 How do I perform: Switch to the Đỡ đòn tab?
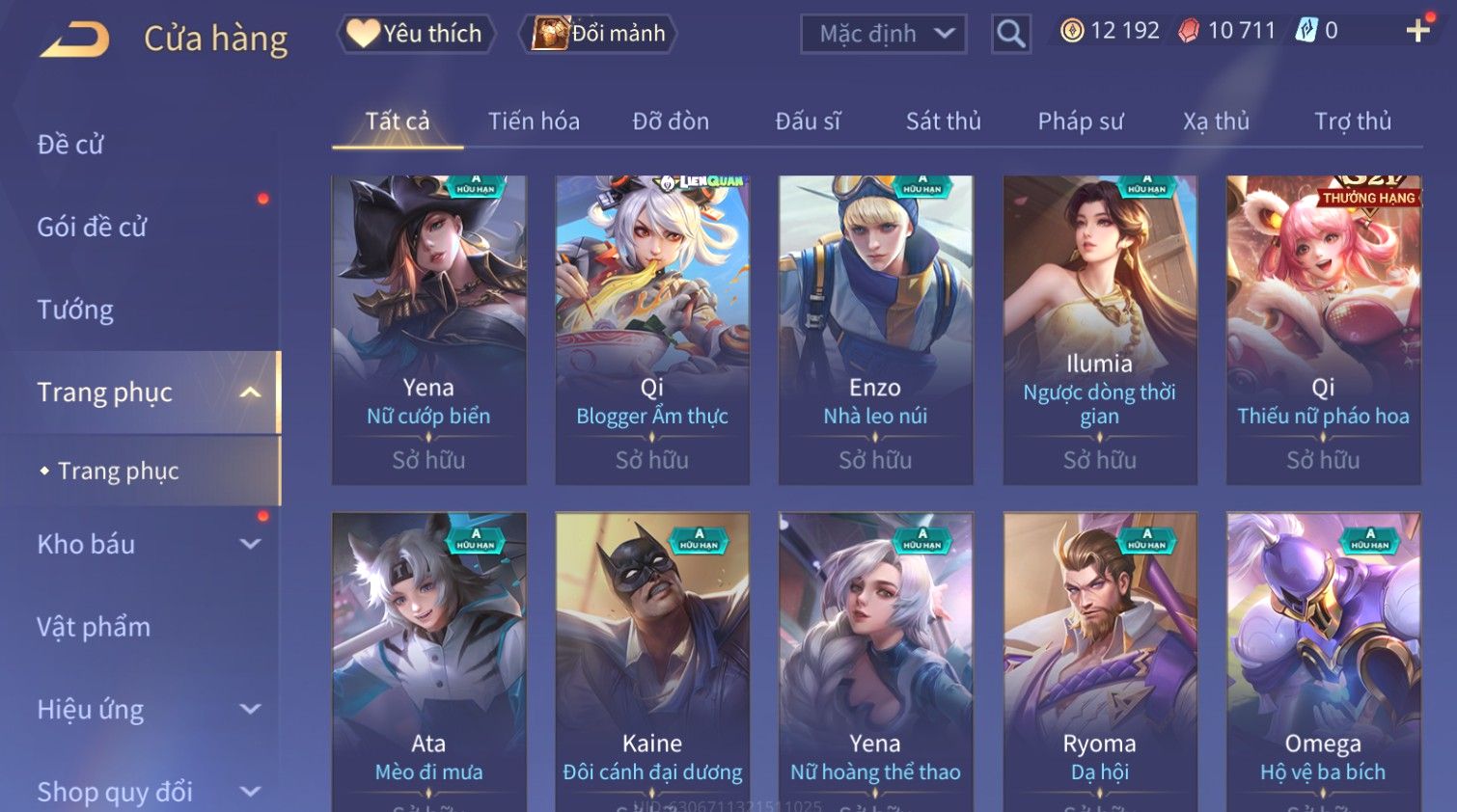671,122
